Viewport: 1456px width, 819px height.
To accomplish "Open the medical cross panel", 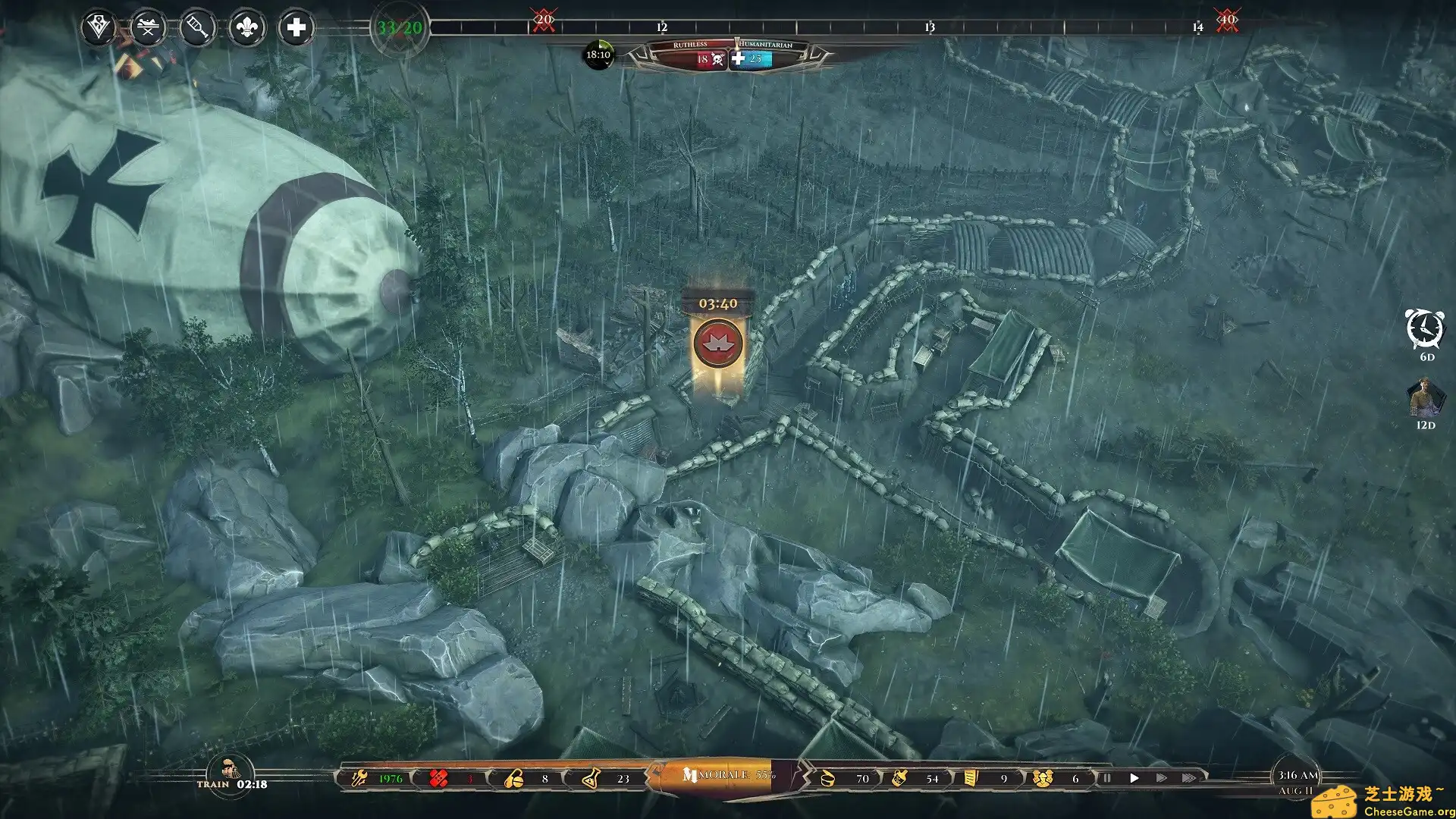I will pos(296,28).
